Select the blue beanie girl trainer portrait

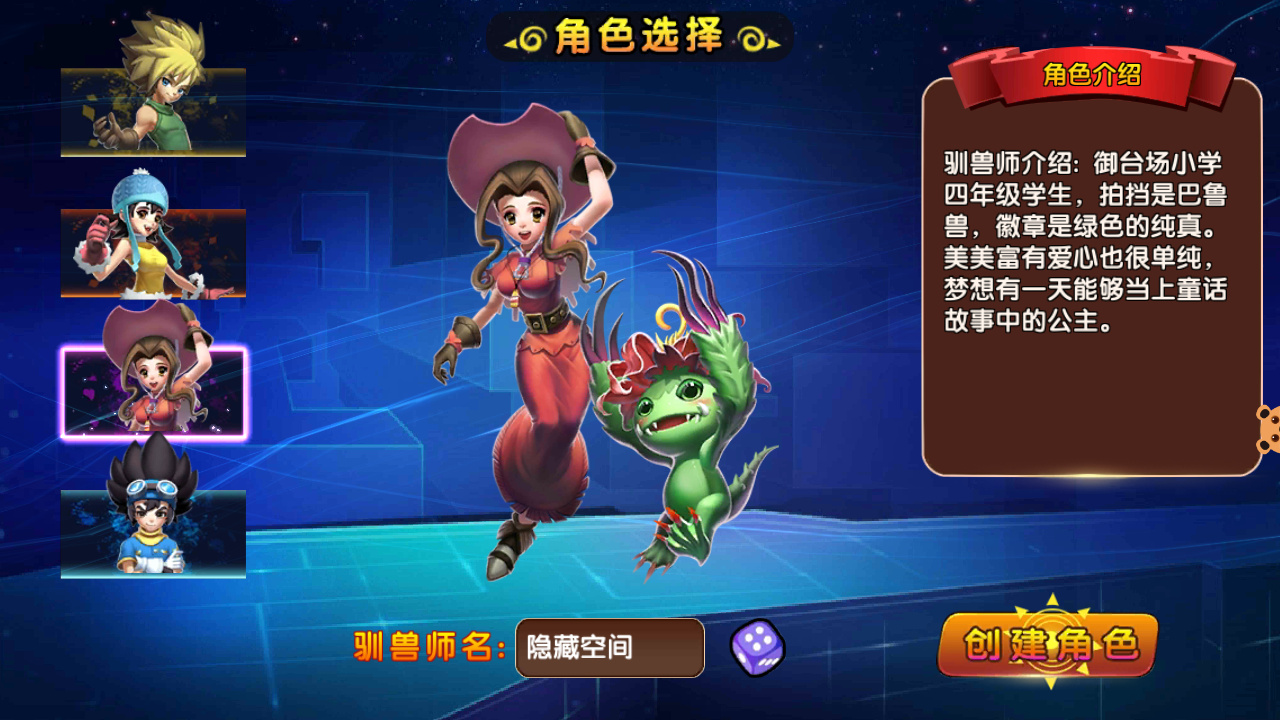[x=152, y=251]
